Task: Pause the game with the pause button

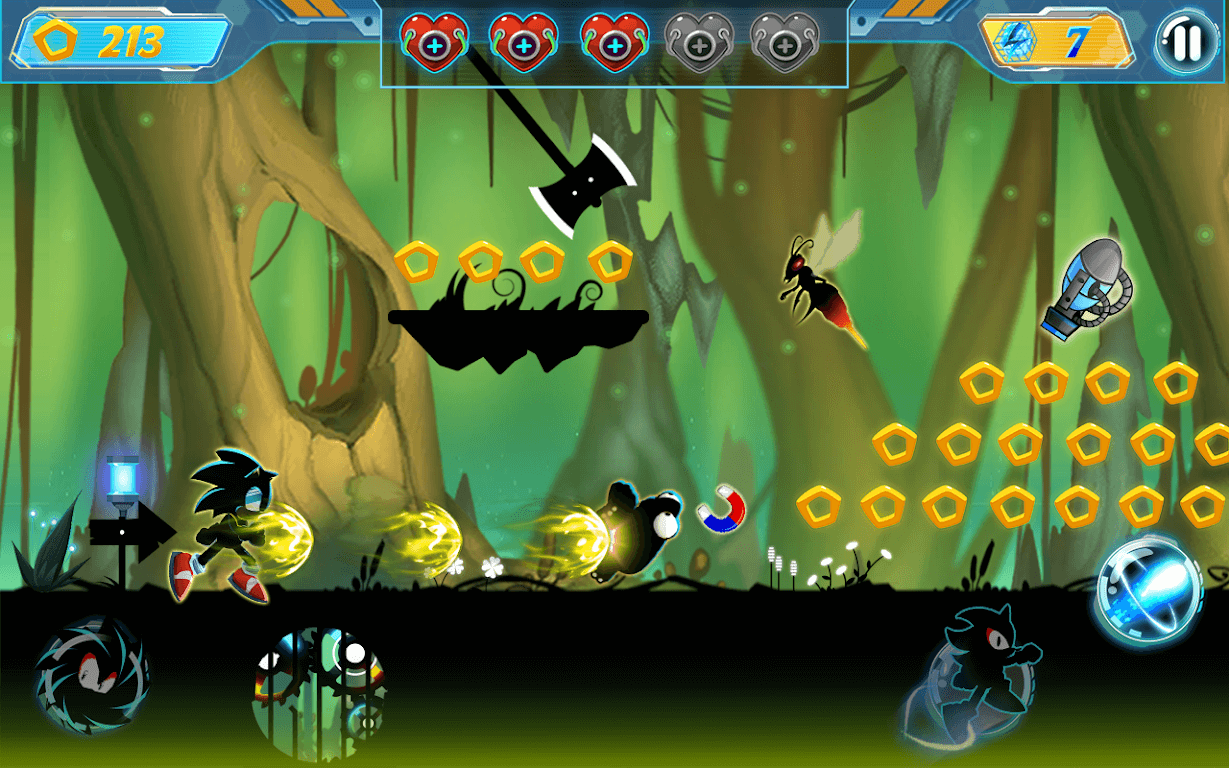Action: click(1187, 43)
